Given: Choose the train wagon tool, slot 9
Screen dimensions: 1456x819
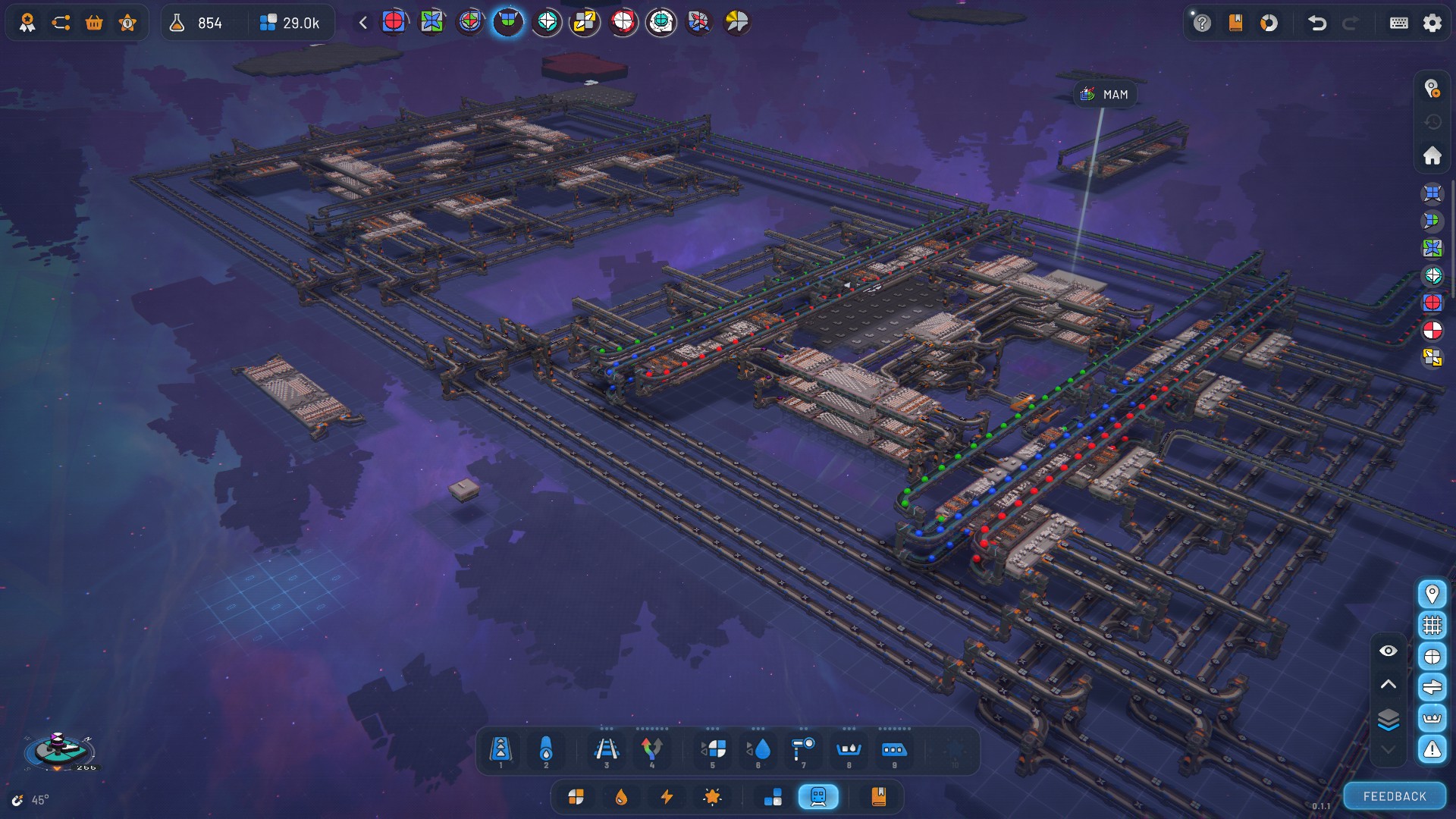Looking at the screenshot, I should 893,750.
